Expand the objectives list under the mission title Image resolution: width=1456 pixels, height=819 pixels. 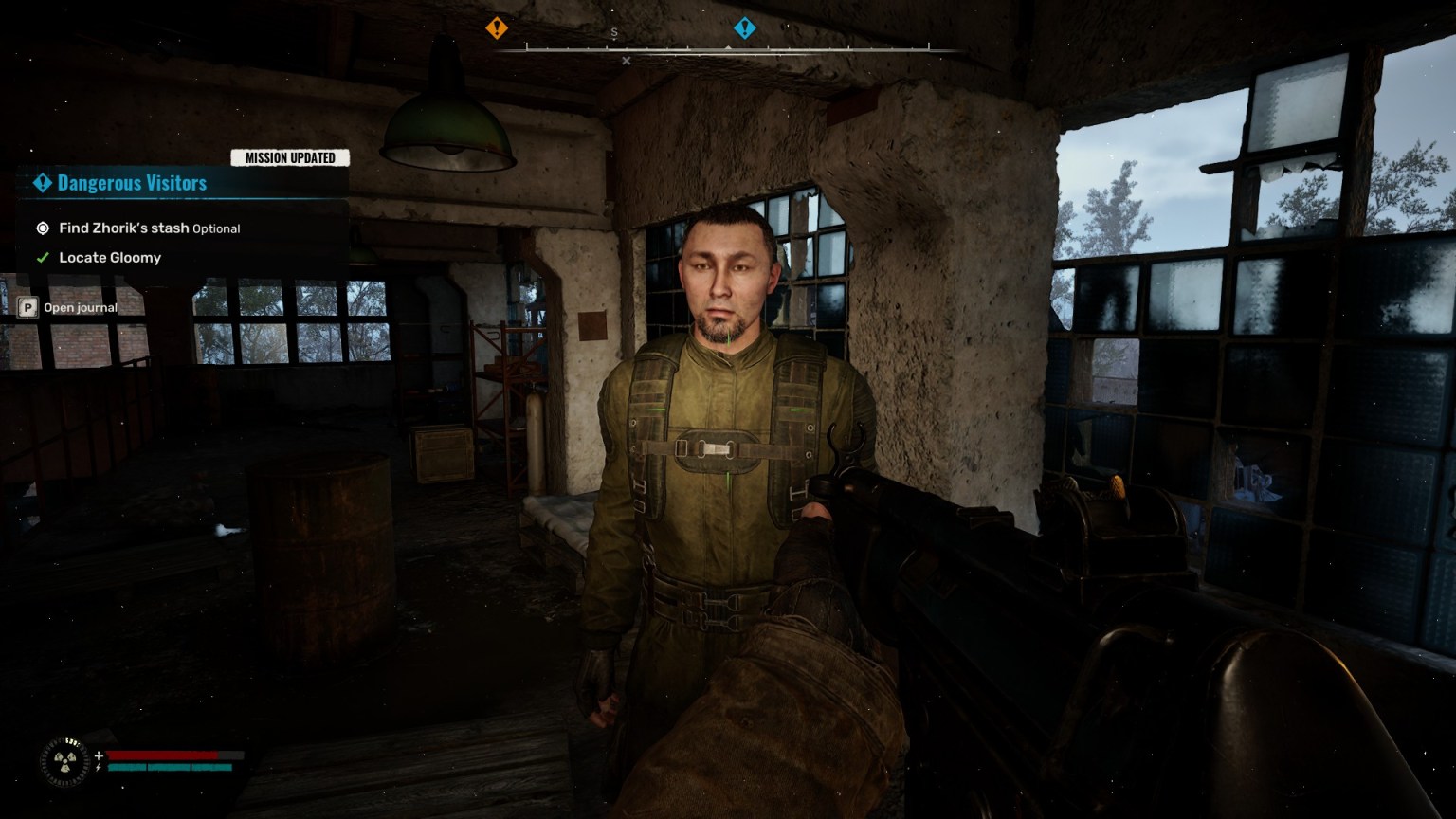tap(132, 183)
